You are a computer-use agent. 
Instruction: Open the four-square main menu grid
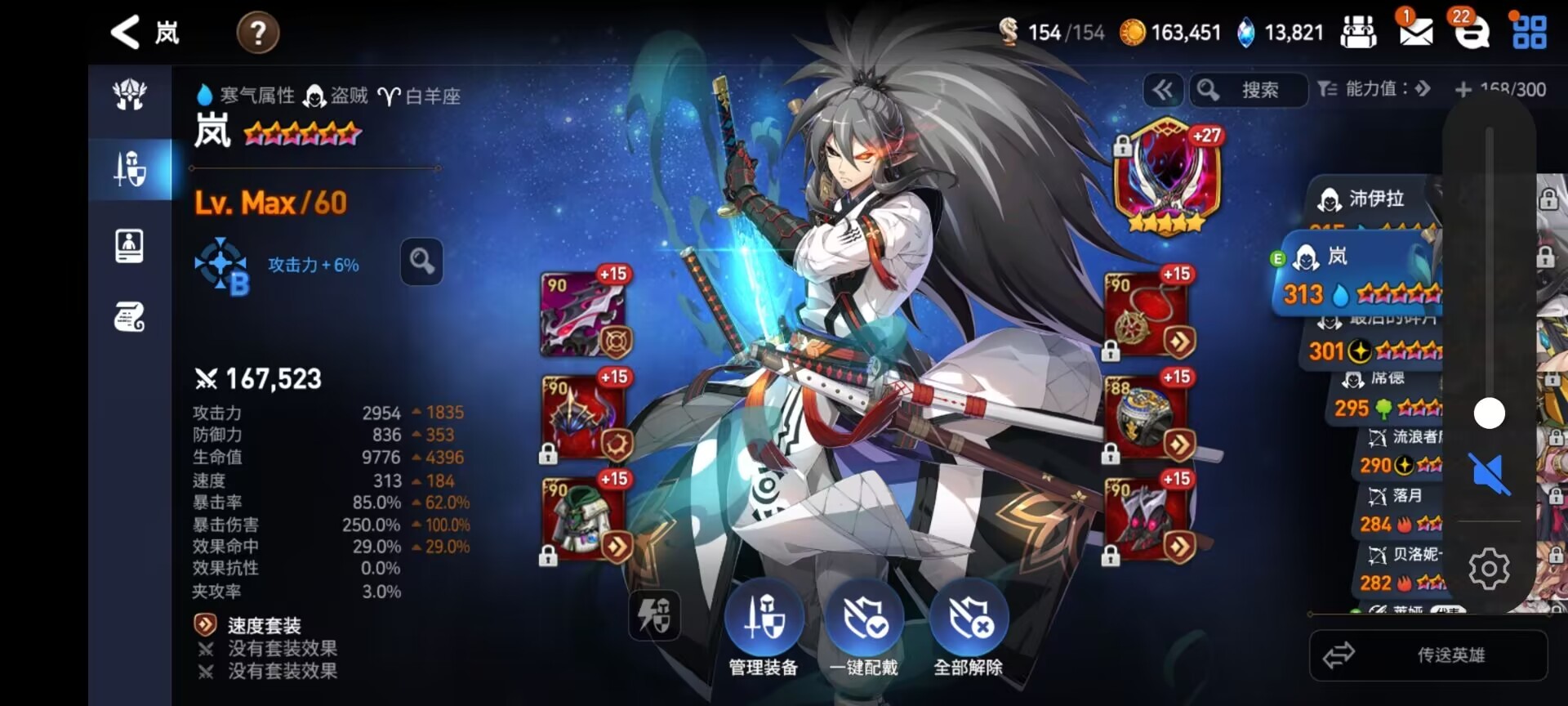[x=1529, y=33]
